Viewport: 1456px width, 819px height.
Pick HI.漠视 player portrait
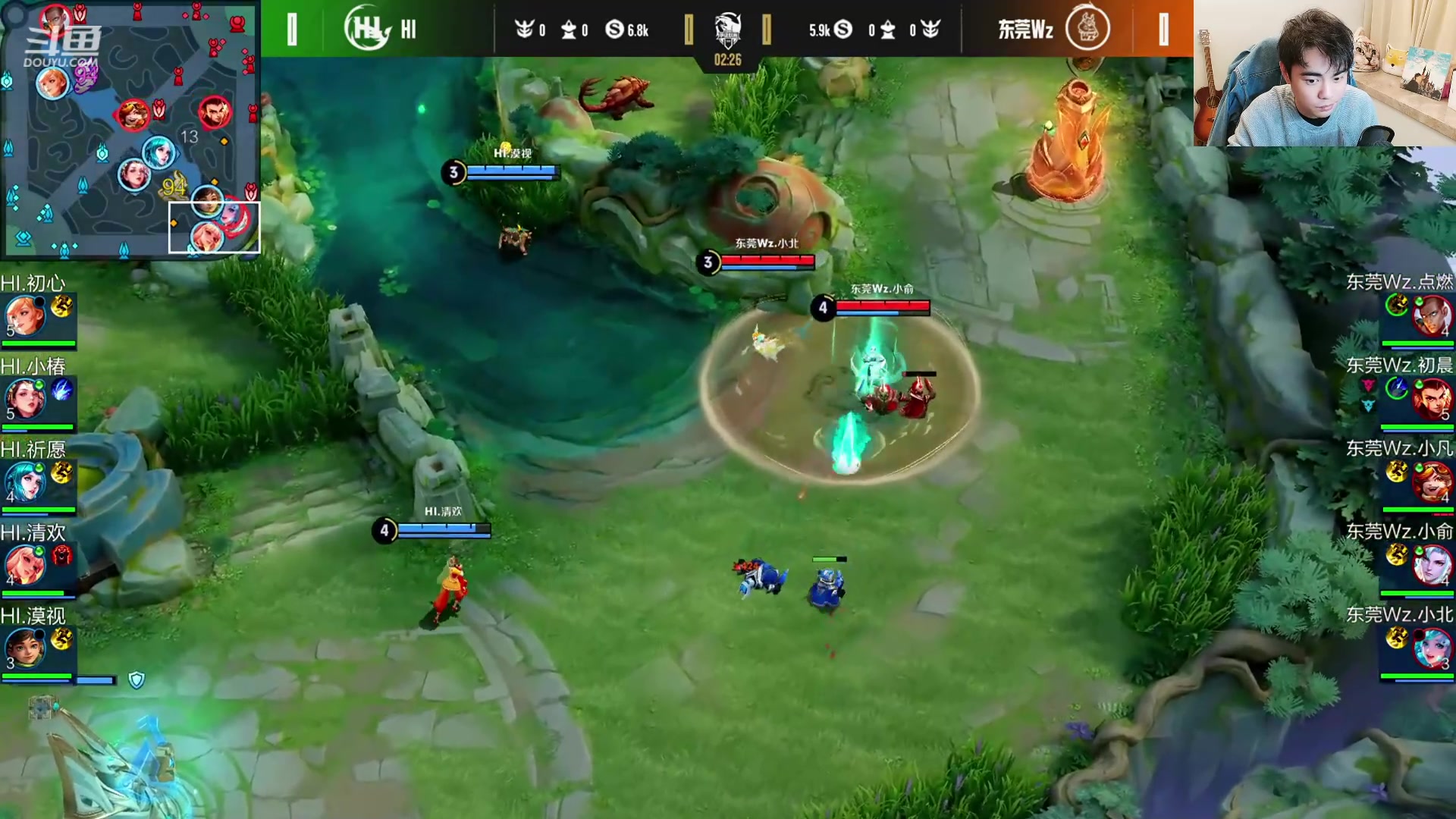pyautogui.click(x=25, y=648)
